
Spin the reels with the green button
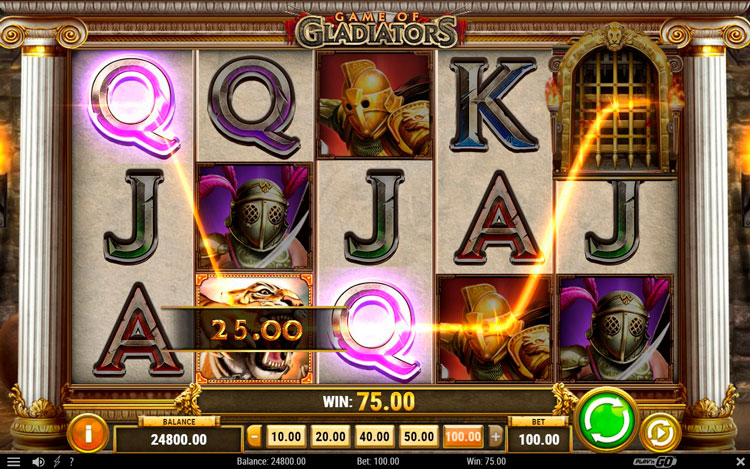(607, 420)
